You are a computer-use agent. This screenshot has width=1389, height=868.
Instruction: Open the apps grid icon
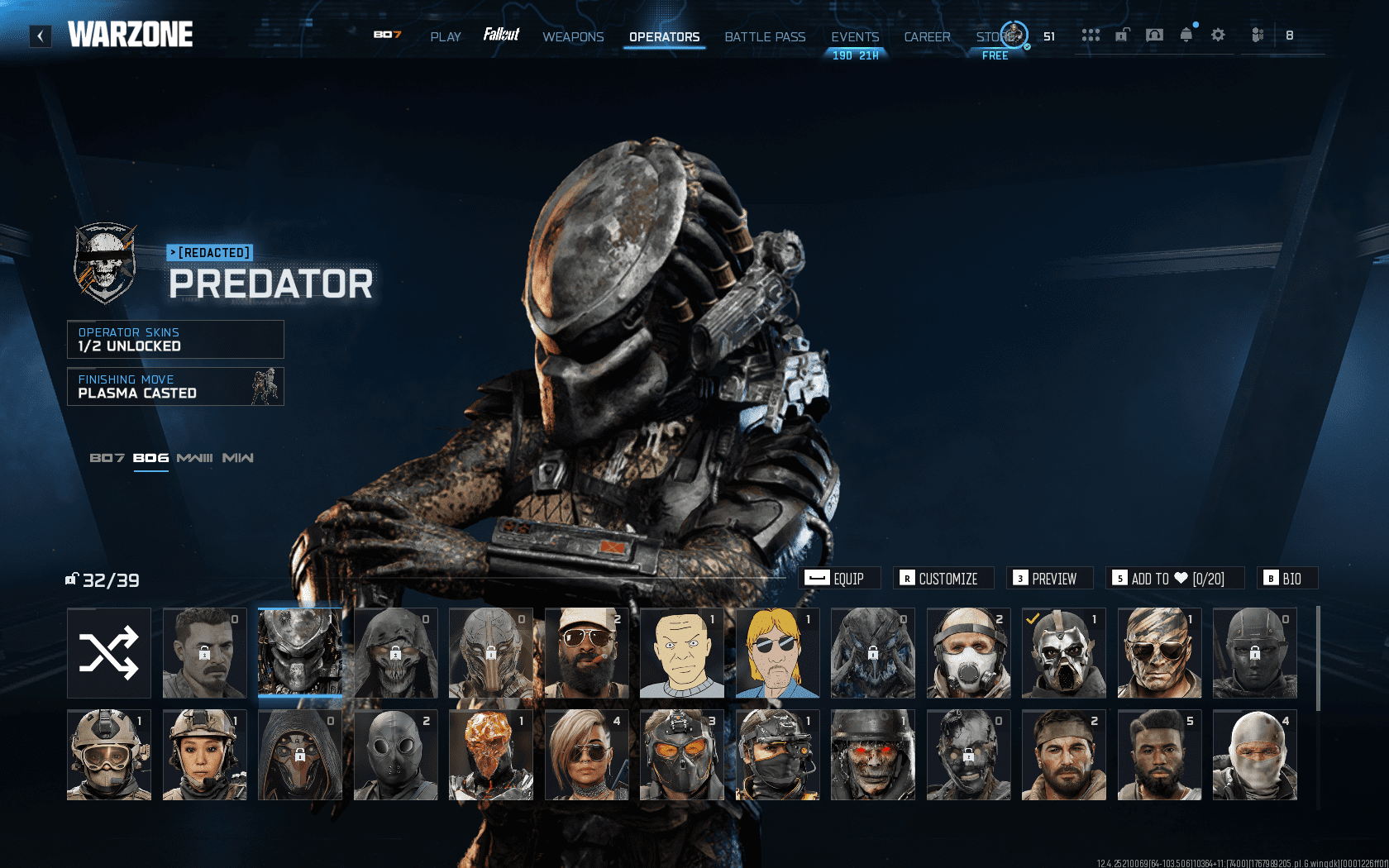click(x=1091, y=35)
